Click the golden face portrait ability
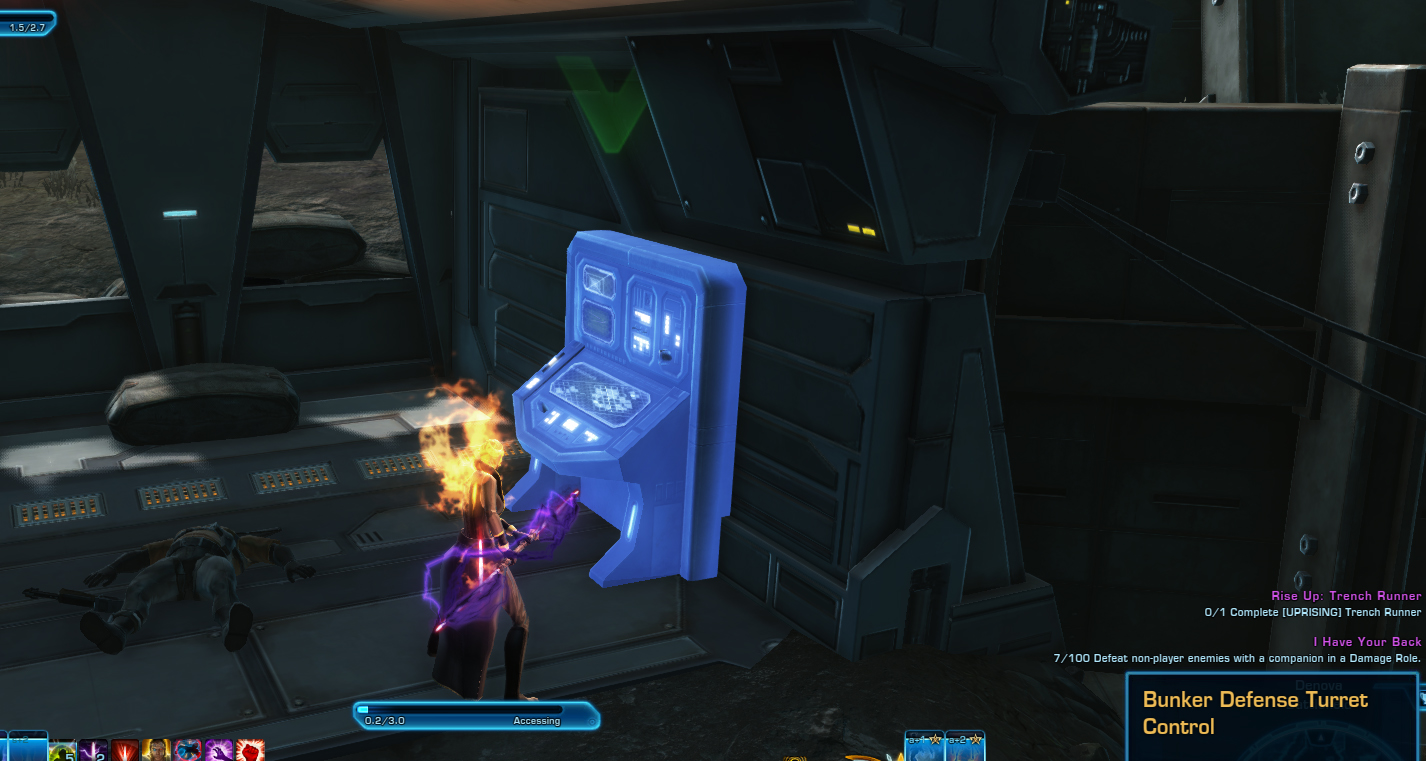The width and height of the screenshot is (1426, 761). click(x=156, y=751)
